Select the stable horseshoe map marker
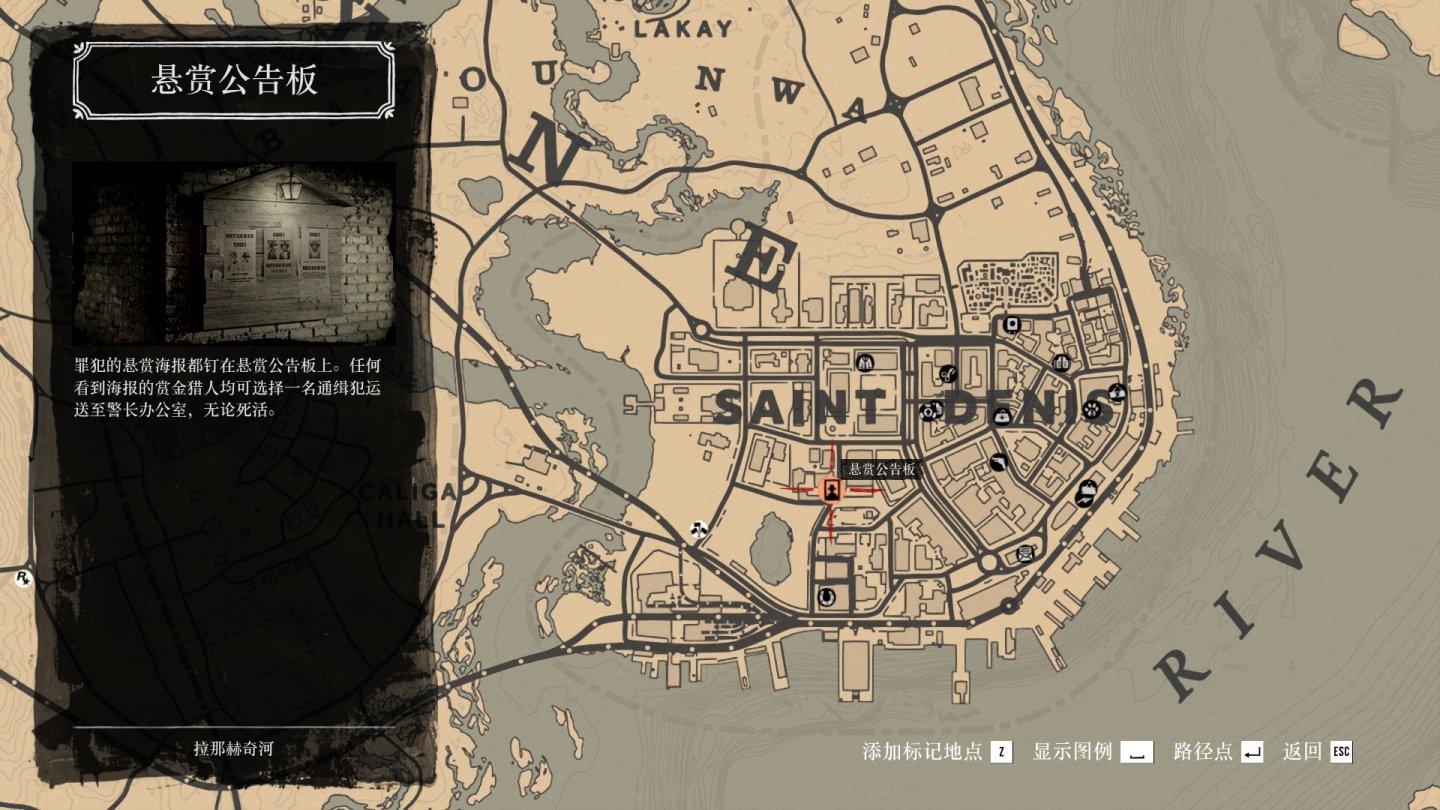The image size is (1440, 810). coord(825,596)
